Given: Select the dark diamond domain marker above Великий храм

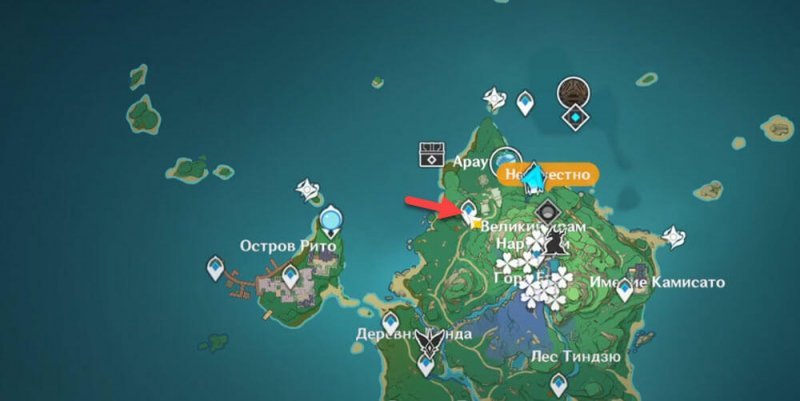Looking at the screenshot, I should 548,212.
